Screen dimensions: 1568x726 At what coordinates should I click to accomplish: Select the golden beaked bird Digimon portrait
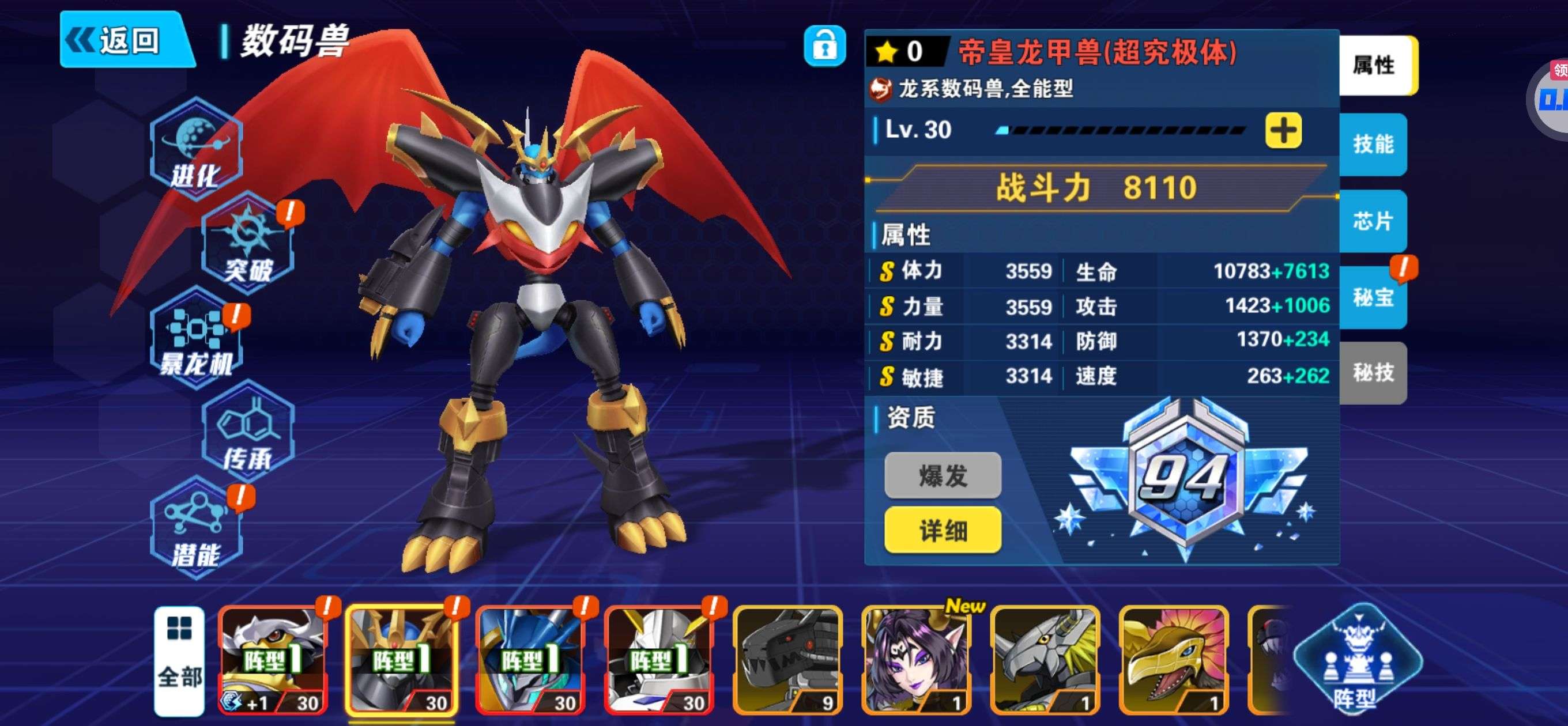pos(1174,660)
